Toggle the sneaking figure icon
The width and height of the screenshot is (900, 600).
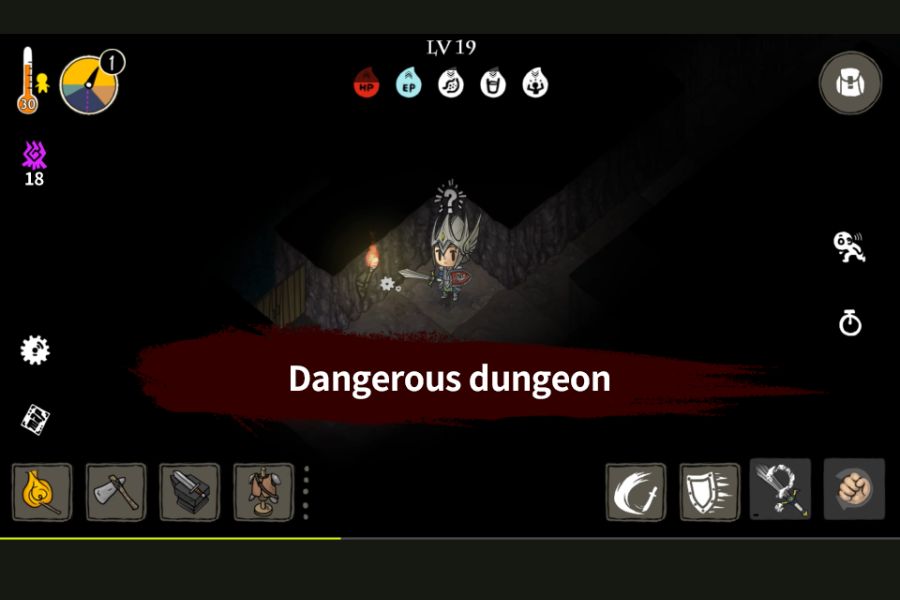pos(849,247)
